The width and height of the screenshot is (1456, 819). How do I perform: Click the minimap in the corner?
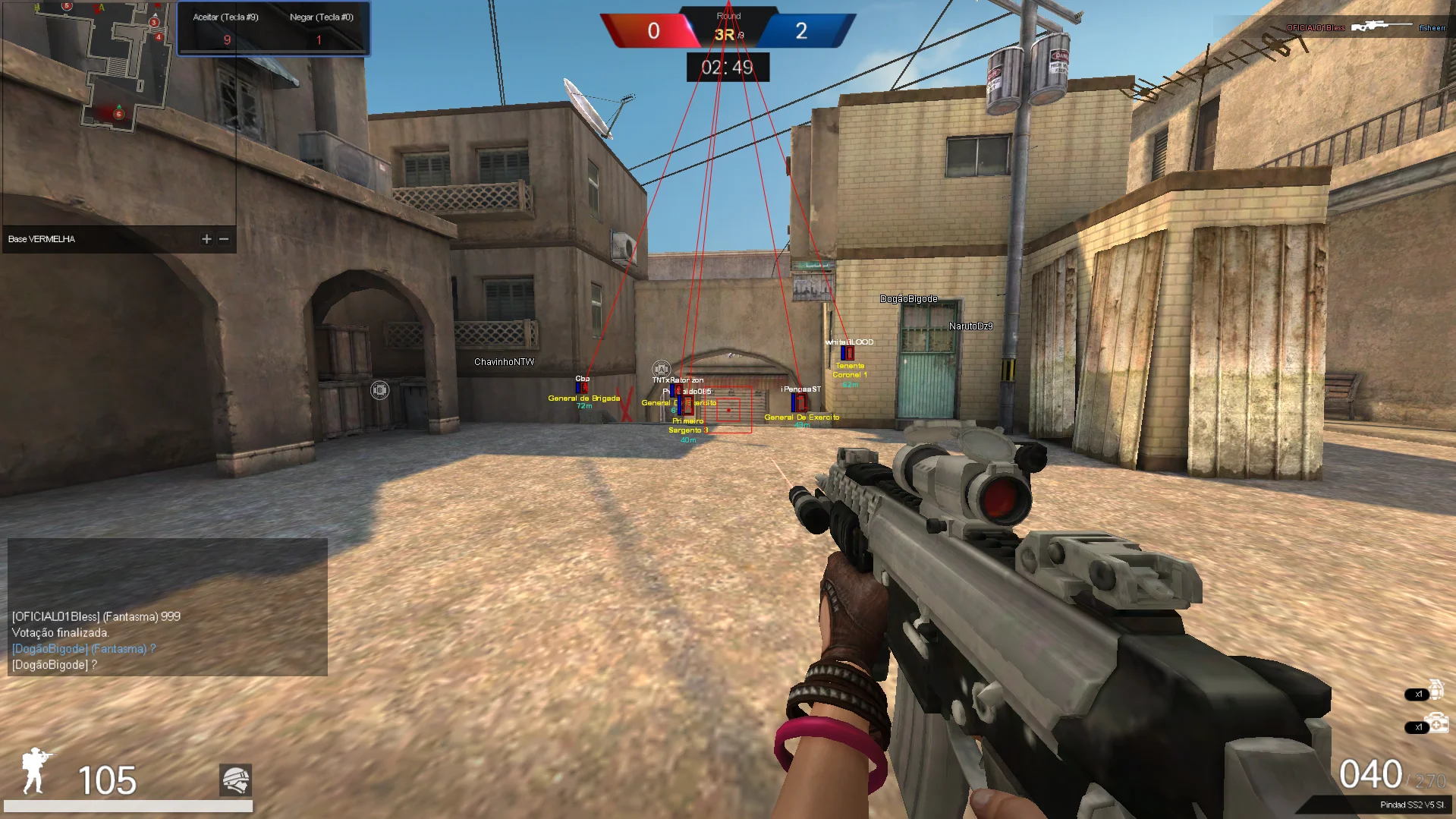[119, 114]
